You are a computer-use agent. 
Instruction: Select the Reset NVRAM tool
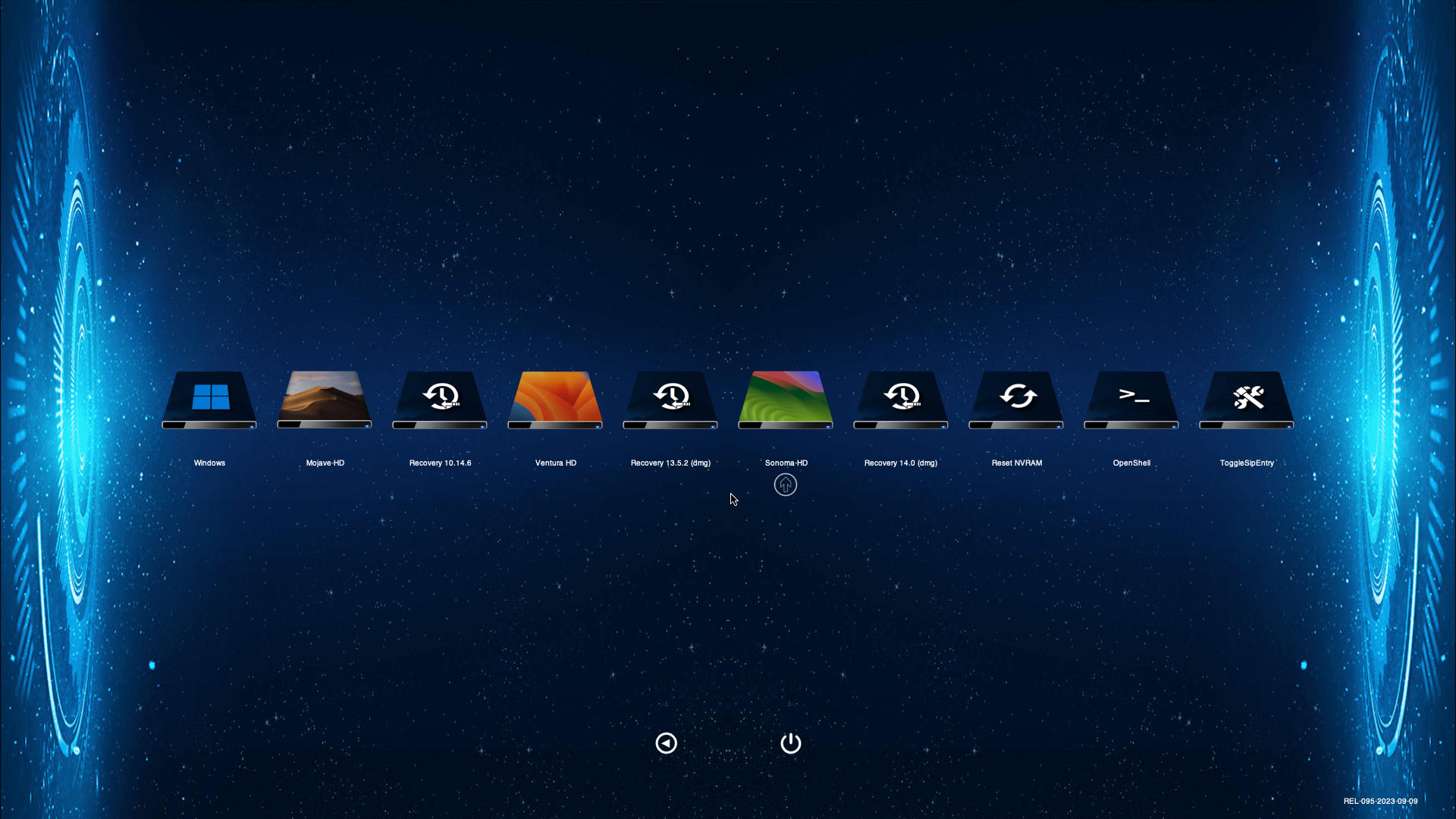point(1016,400)
